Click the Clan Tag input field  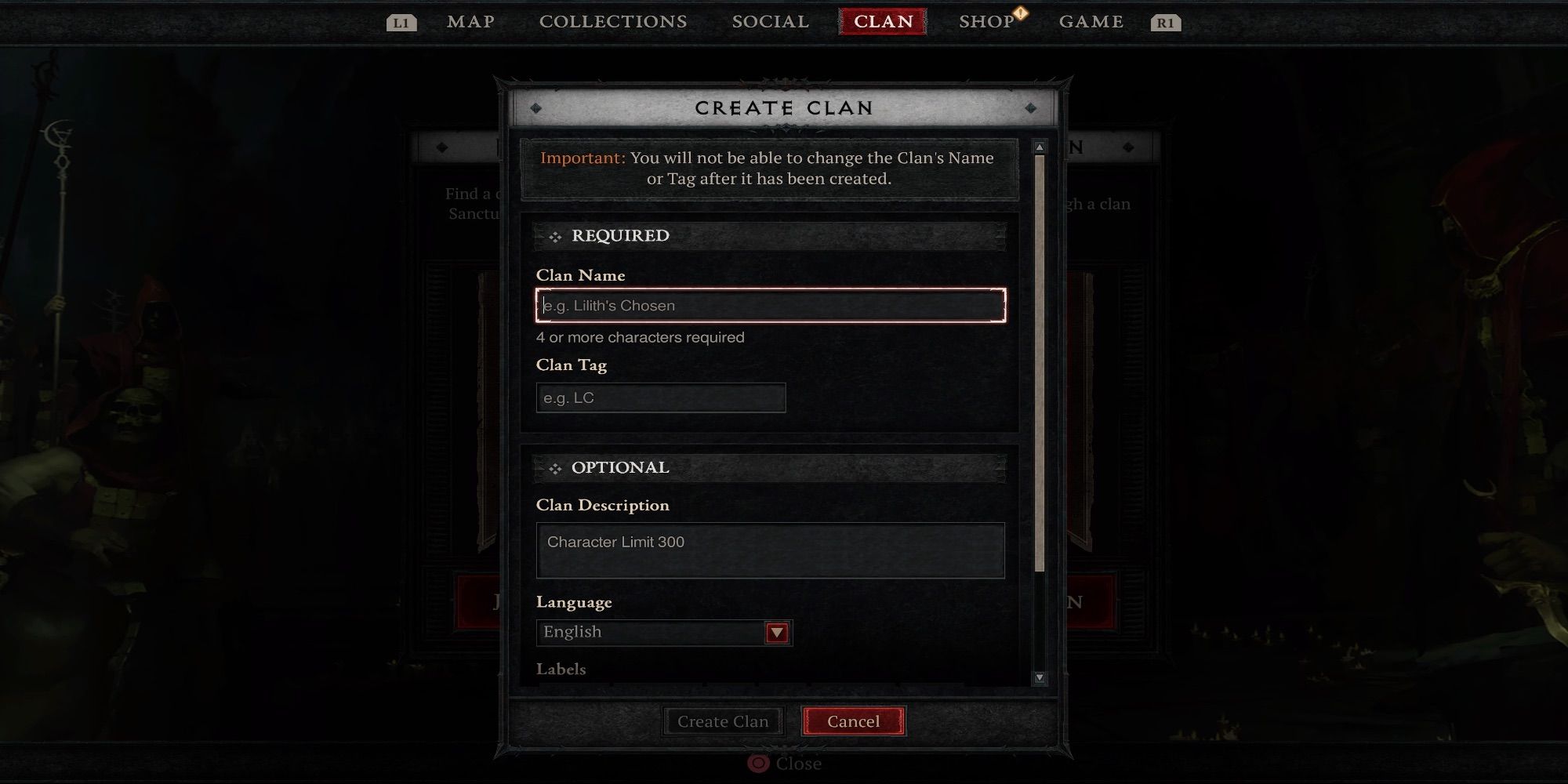(660, 397)
